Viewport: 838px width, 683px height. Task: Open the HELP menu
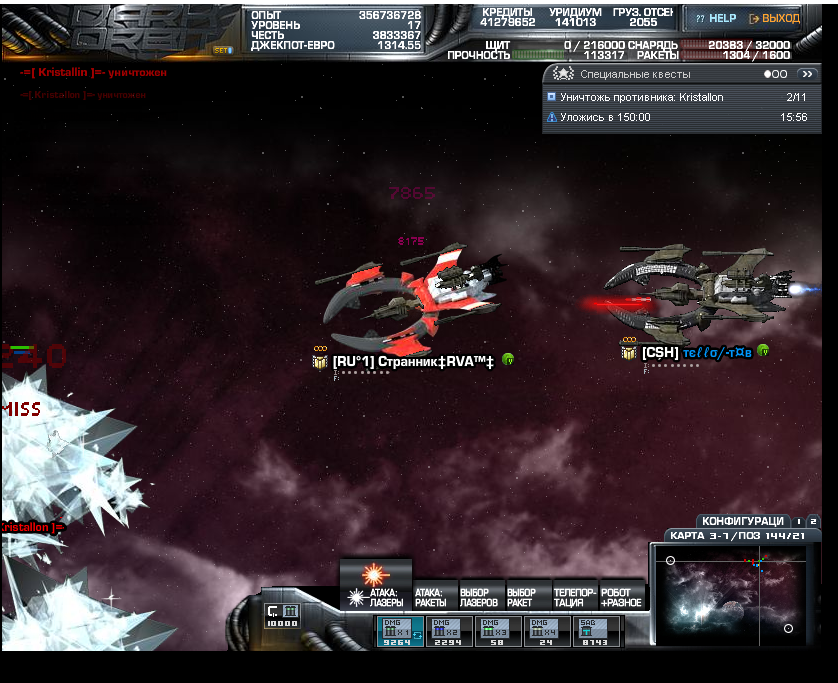click(715, 18)
